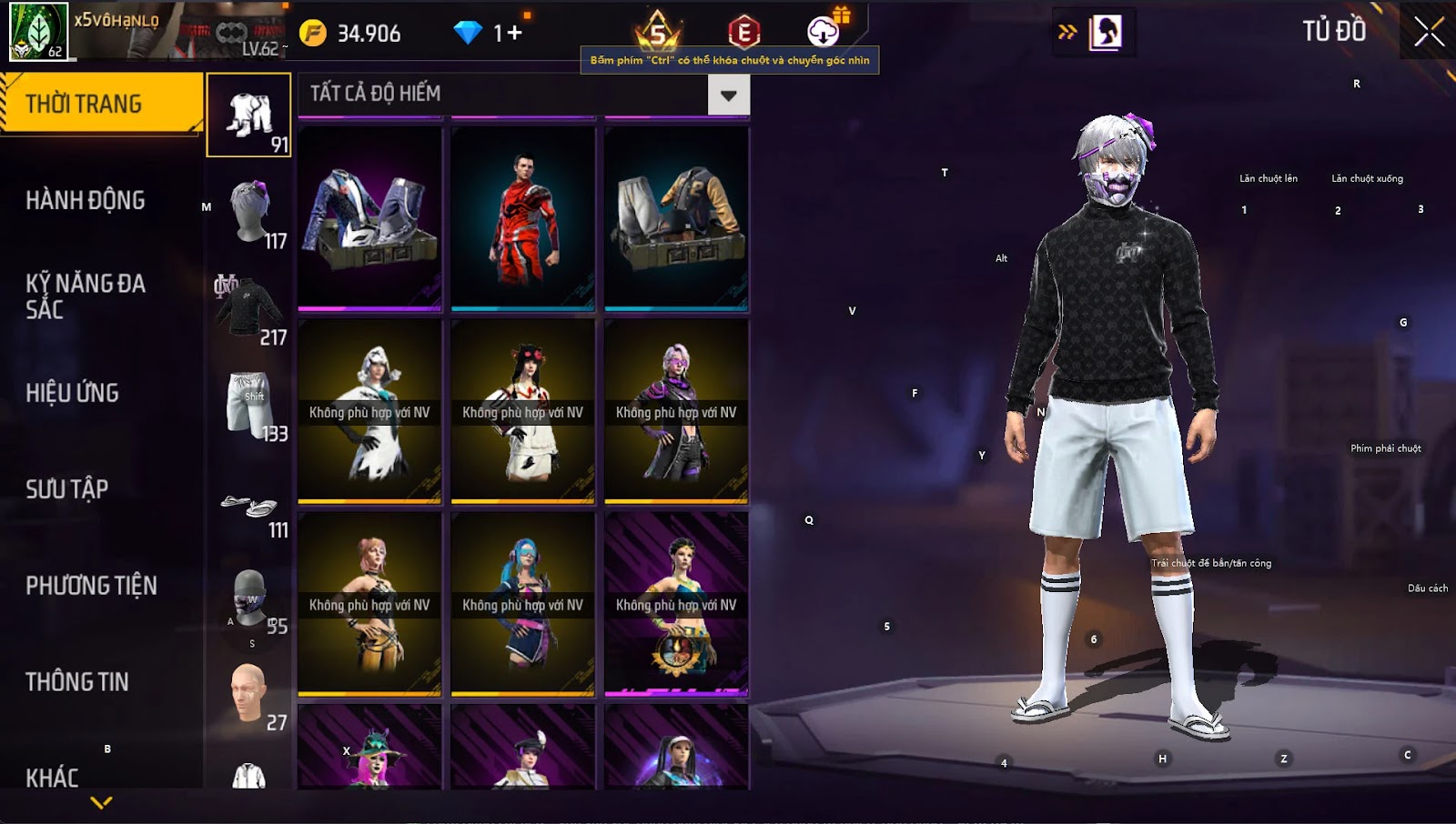Choose the hair and head category icon
The image size is (1456, 824).
click(x=249, y=212)
